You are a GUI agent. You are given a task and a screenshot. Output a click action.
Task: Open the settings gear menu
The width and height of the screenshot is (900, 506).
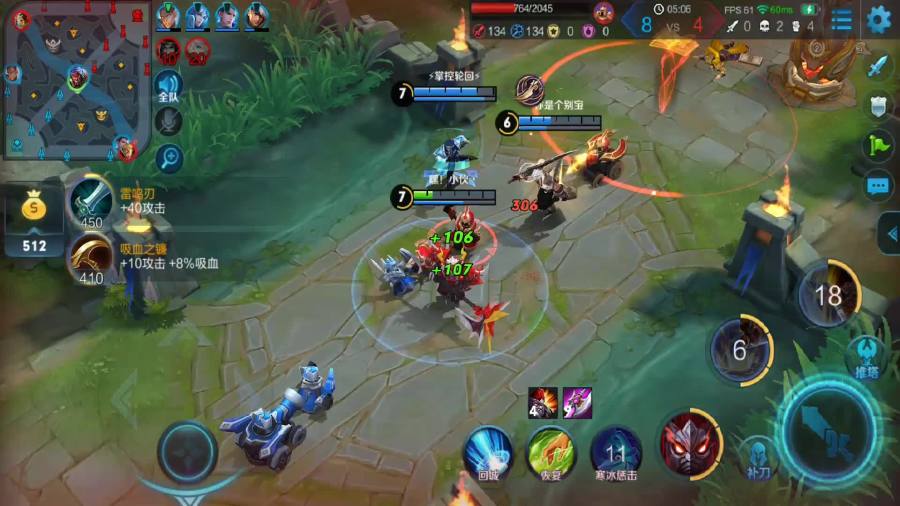(x=879, y=19)
